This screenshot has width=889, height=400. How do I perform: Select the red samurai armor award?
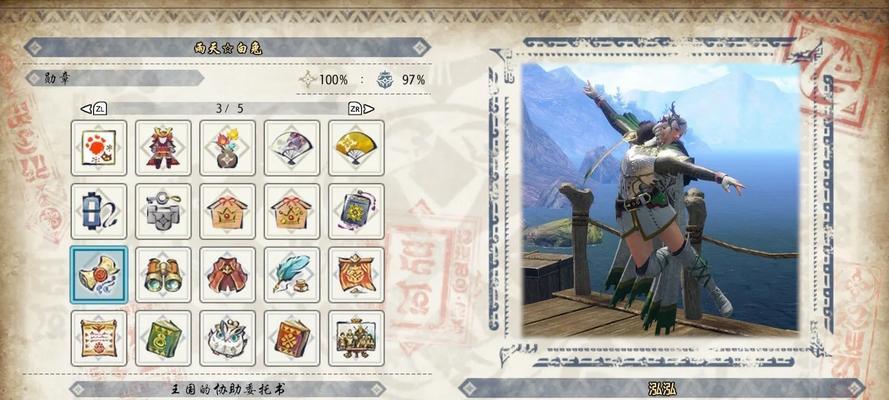pos(163,148)
